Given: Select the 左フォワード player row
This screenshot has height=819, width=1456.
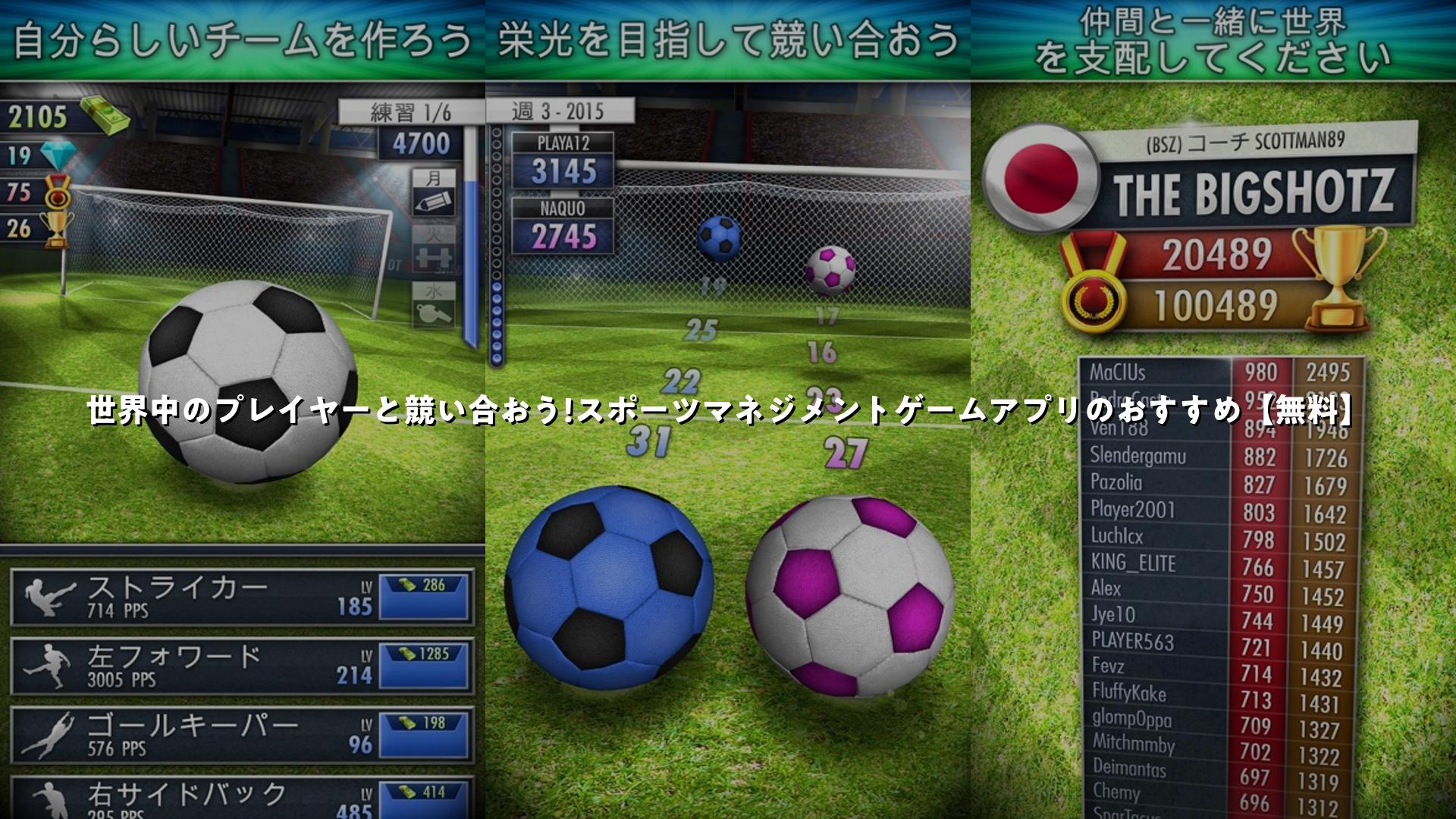Looking at the screenshot, I should [190, 665].
